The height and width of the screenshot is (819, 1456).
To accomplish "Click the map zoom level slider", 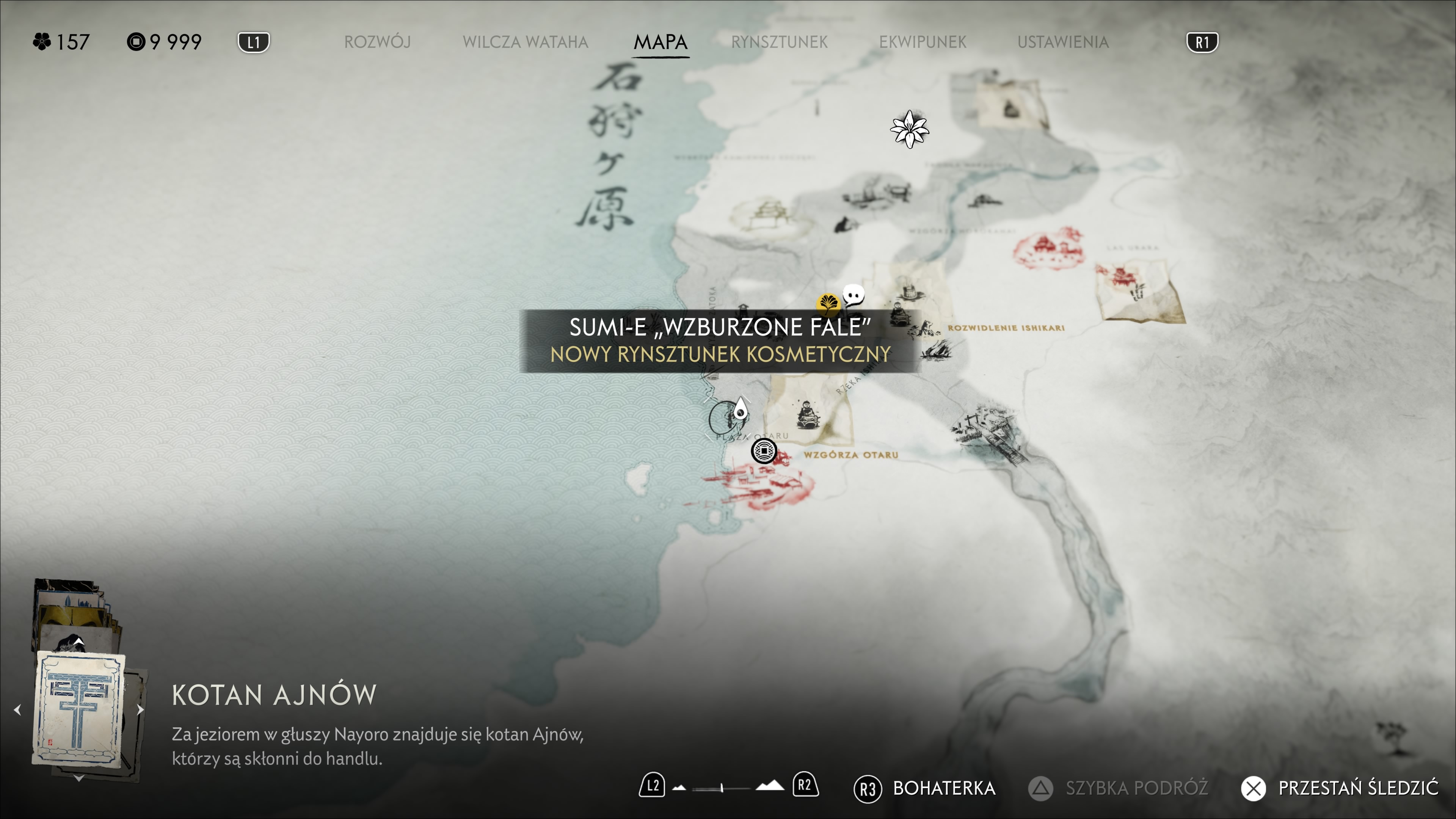I will click(x=722, y=788).
